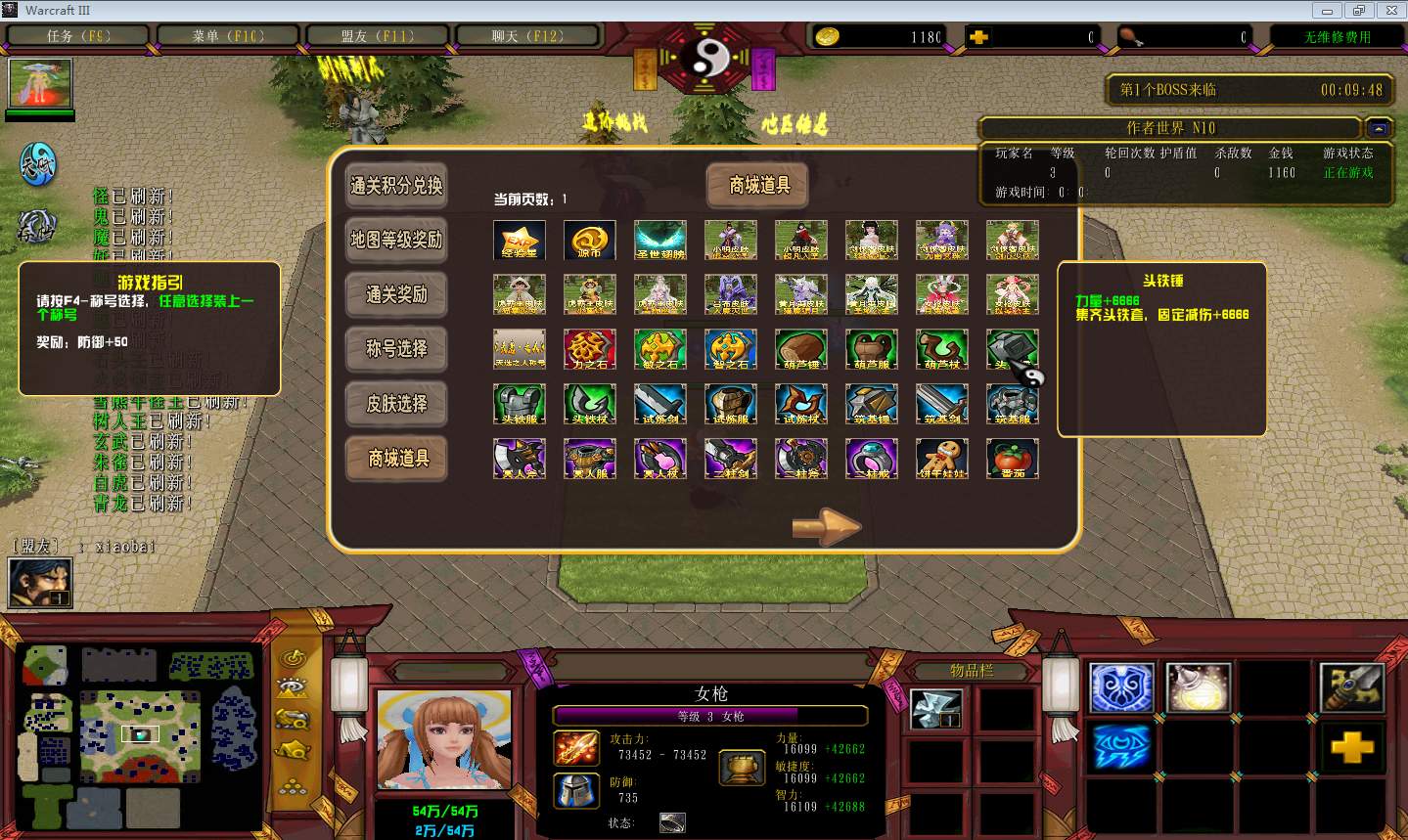The height and width of the screenshot is (840, 1408).
Task: Switch to the 皮肤选择 skin tab
Action: coord(396,404)
